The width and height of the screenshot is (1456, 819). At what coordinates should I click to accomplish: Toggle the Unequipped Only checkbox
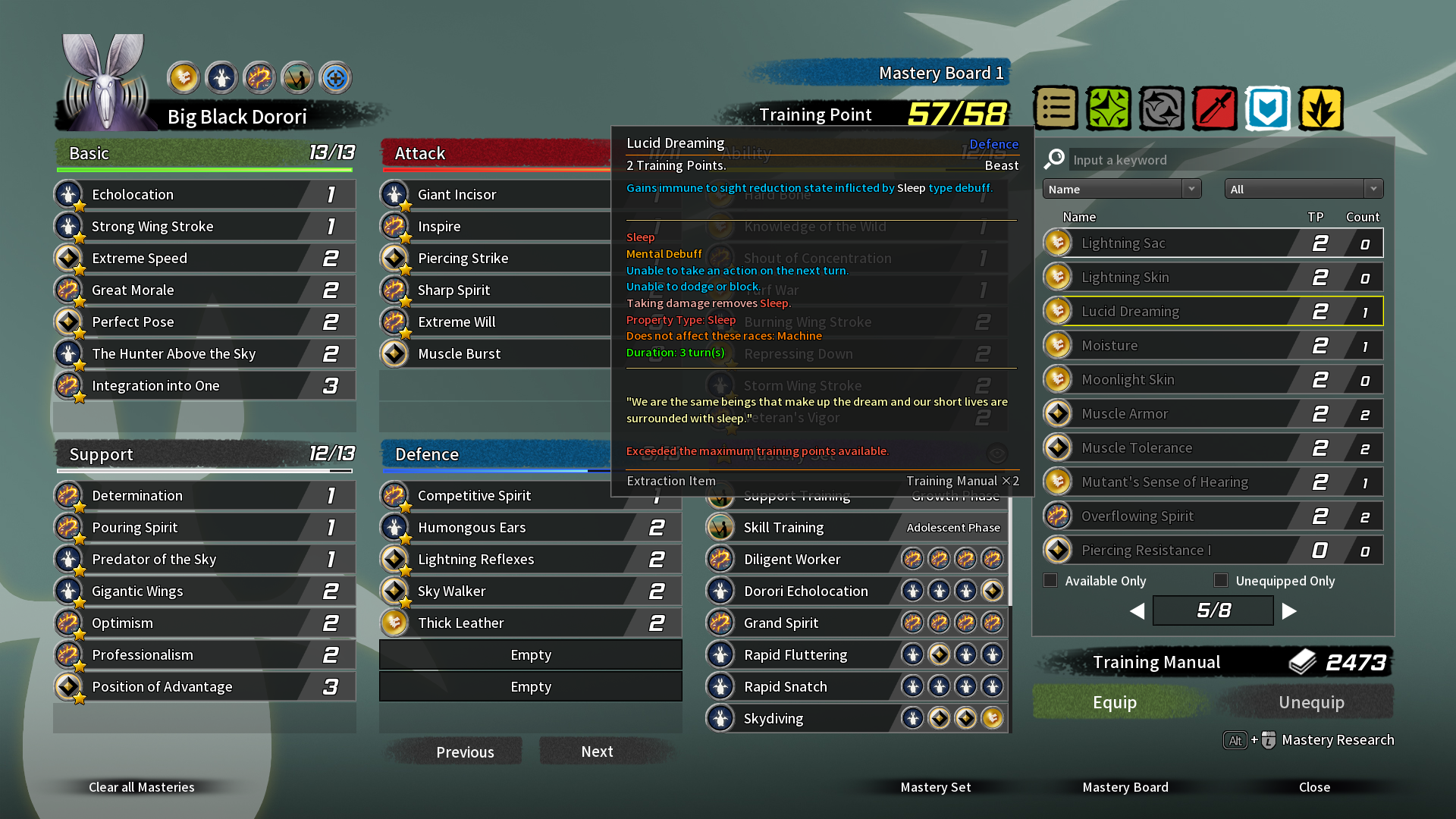coord(1221,580)
